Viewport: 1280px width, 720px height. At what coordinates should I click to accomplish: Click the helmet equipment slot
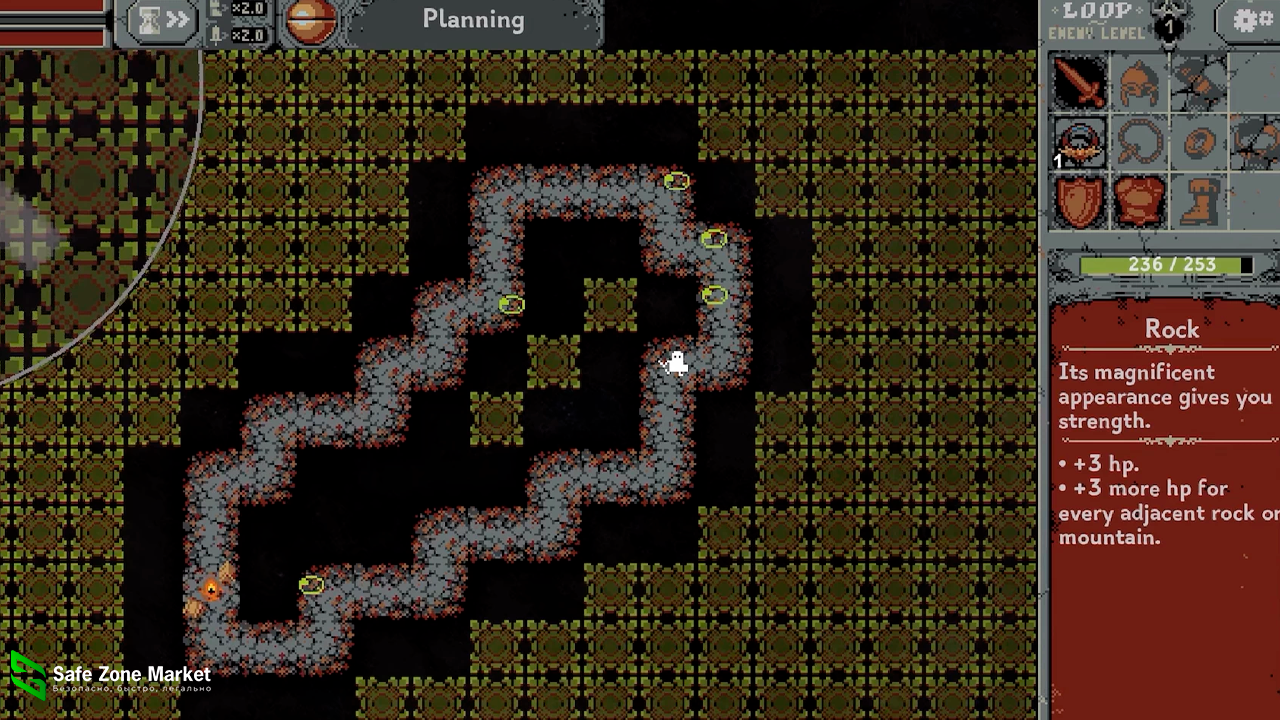point(1139,82)
